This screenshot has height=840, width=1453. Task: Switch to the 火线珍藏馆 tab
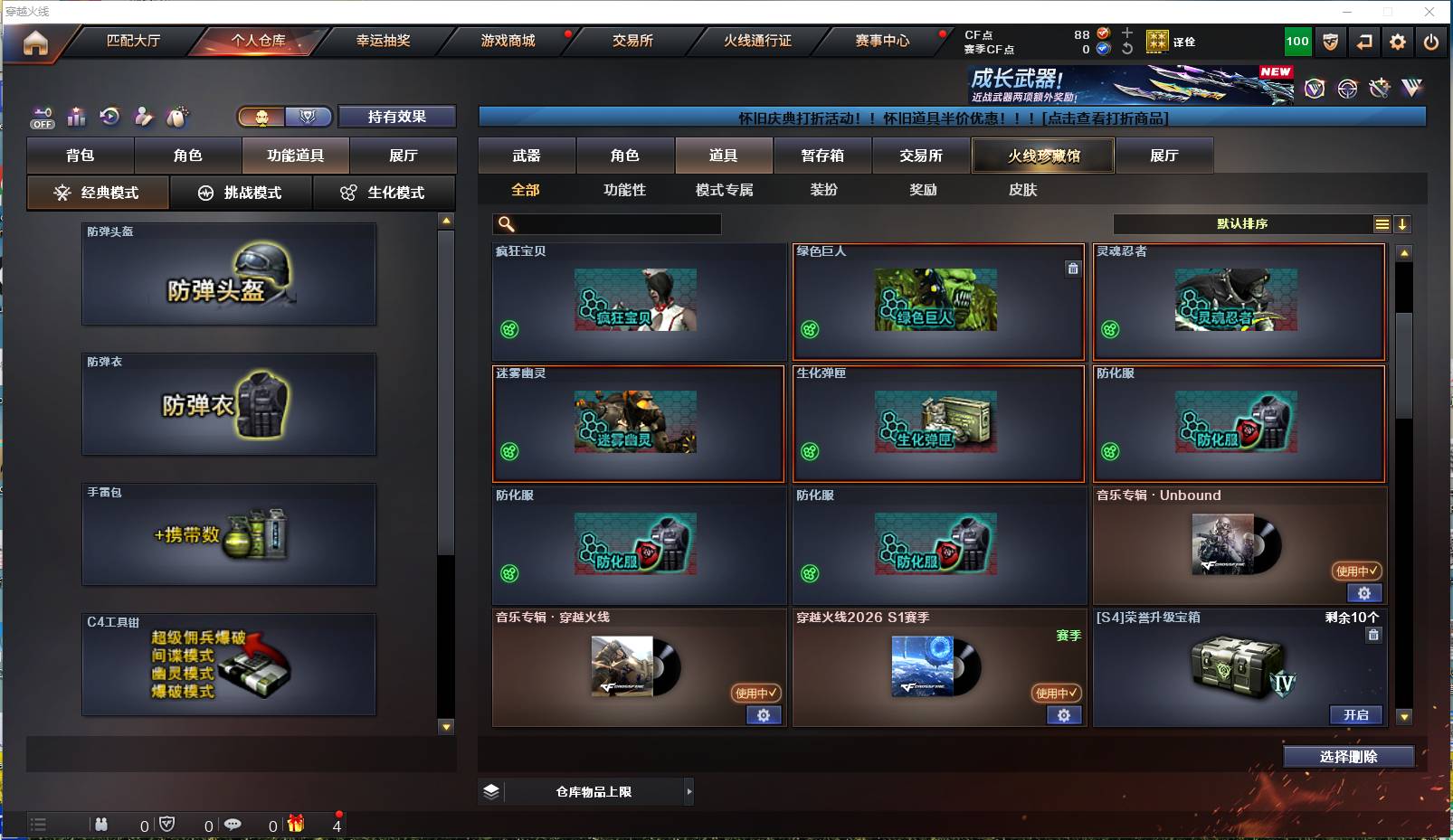pyautogui.click(x=1042, y=156)
